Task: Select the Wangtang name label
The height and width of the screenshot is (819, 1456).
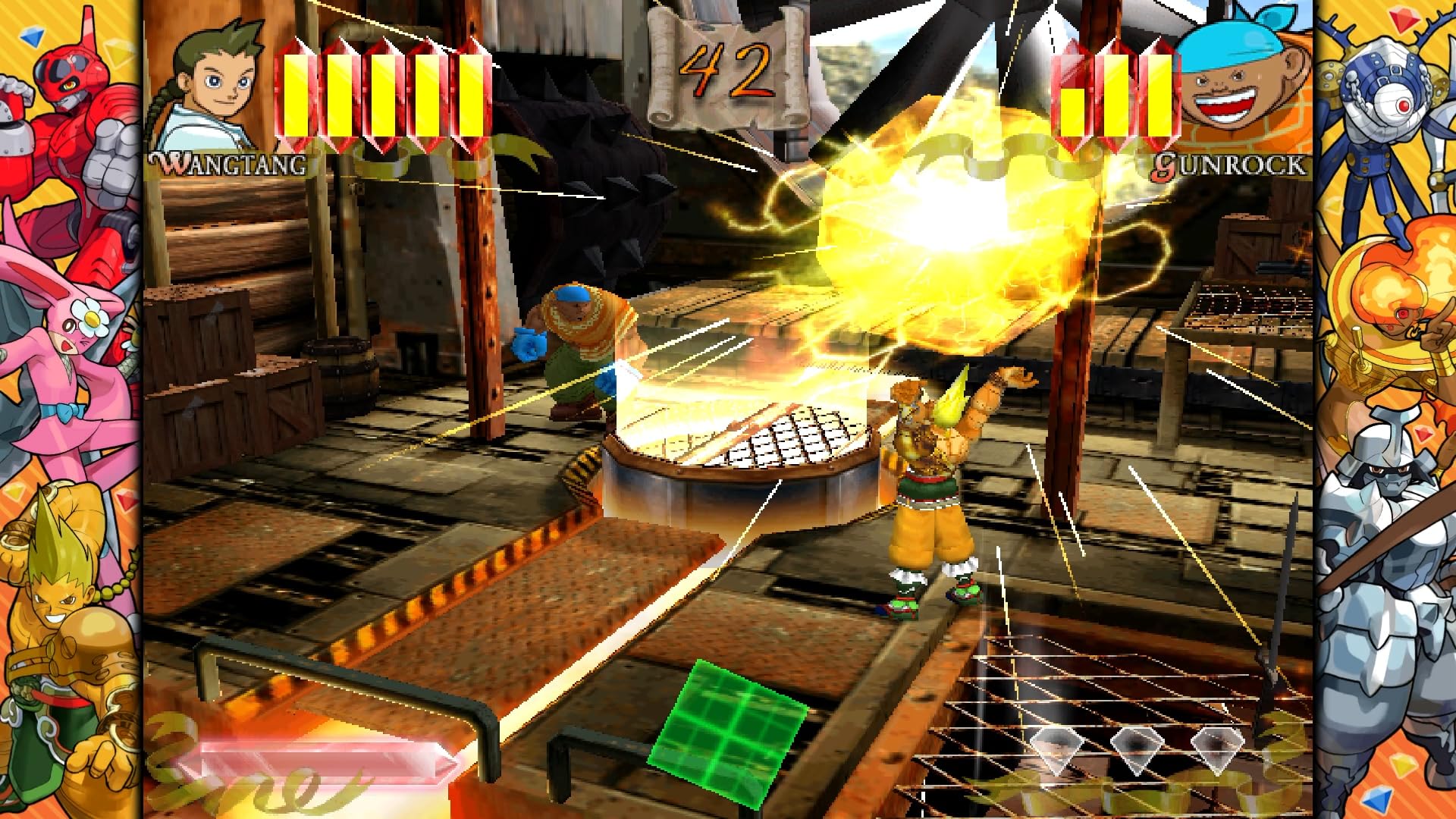Action: coord(227,161)
